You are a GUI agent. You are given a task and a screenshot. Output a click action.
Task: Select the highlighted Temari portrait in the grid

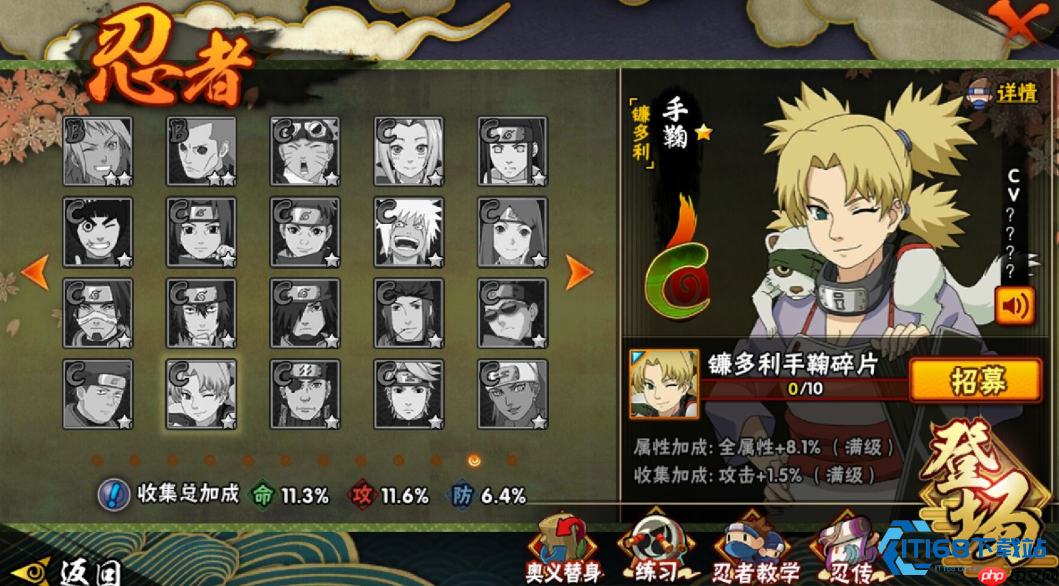[x=201, y=394]
